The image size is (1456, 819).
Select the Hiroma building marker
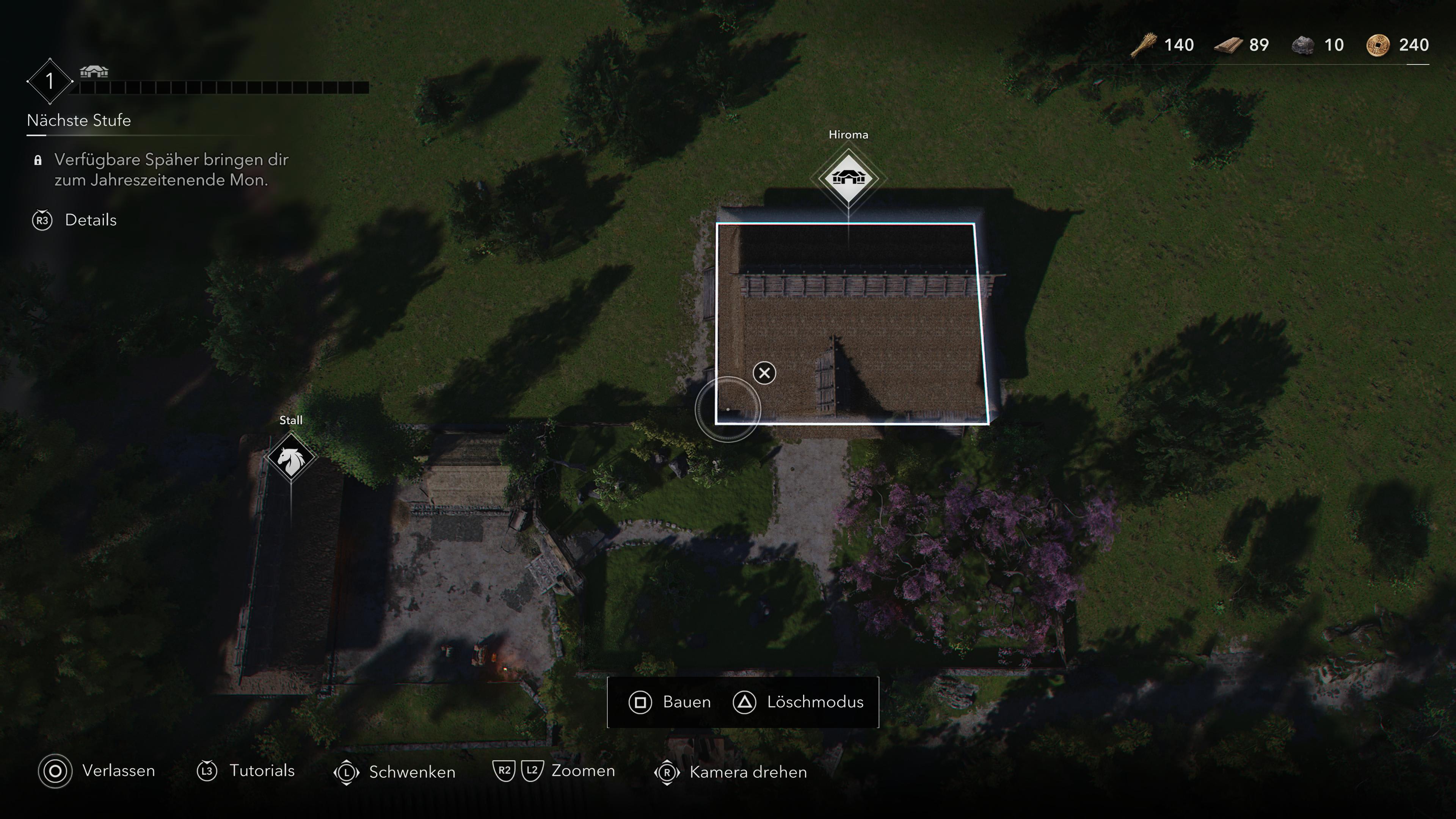point(848,179)
